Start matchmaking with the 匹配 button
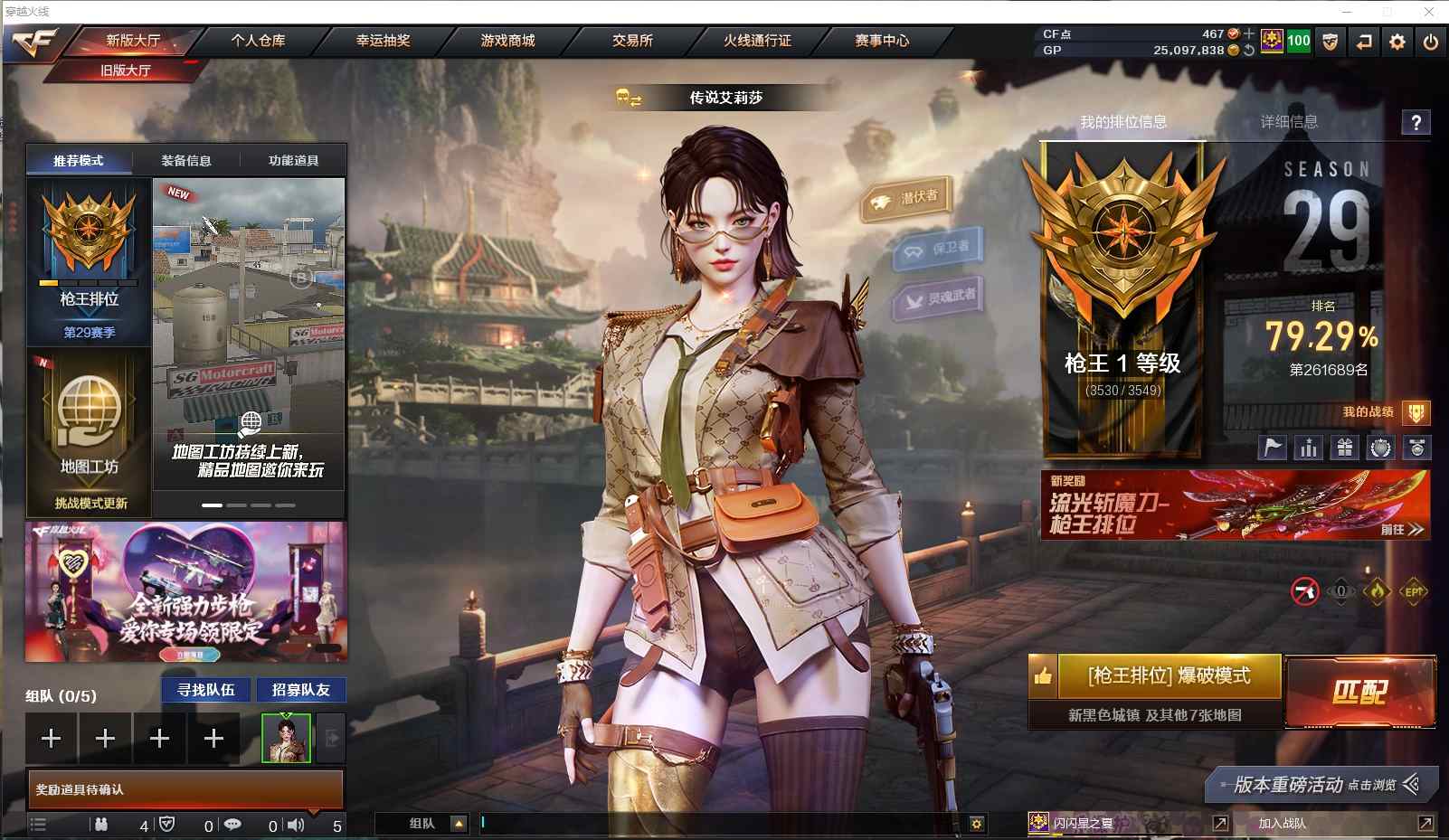 (1359, 693)
